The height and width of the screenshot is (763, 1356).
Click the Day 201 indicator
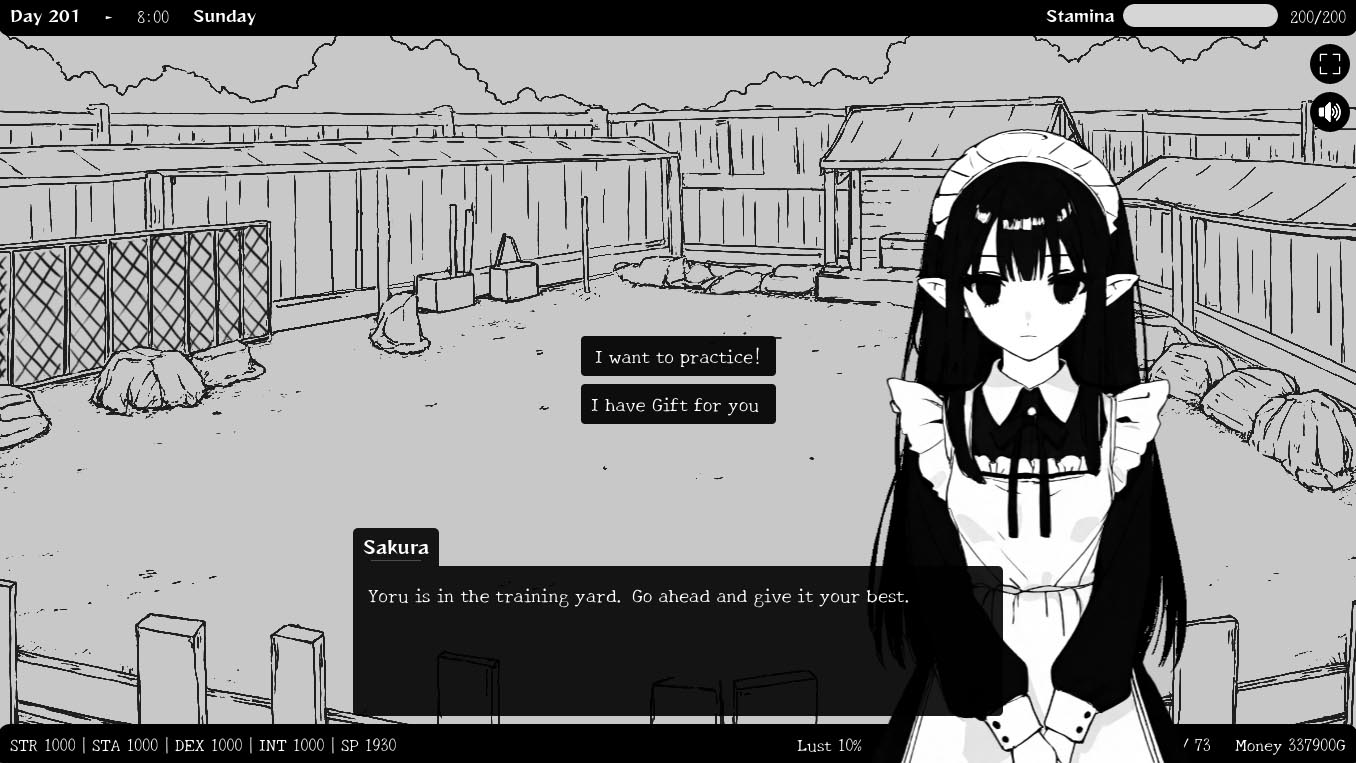point(45,16)
